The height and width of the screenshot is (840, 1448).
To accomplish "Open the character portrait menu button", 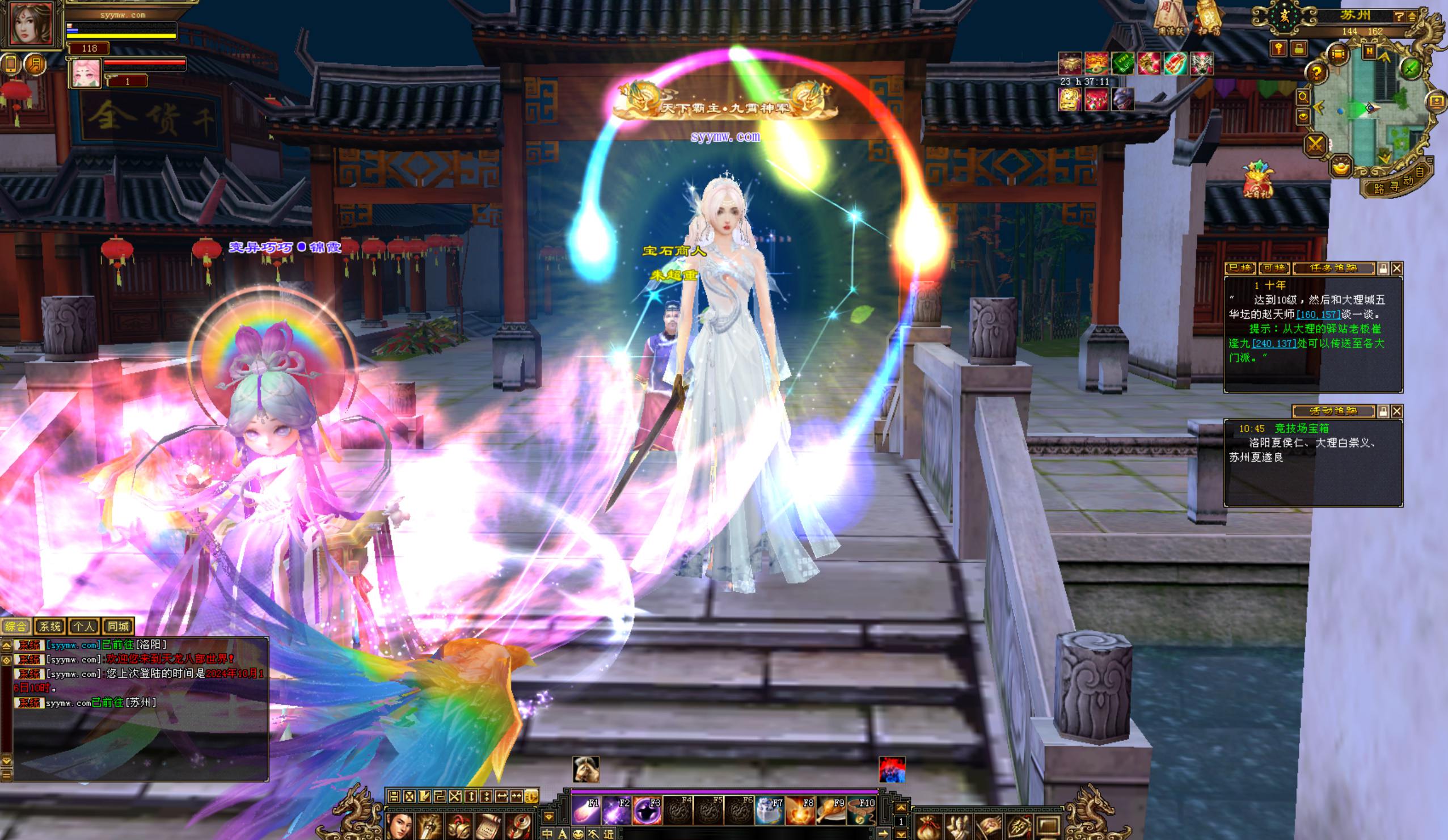I will point(399,826).
